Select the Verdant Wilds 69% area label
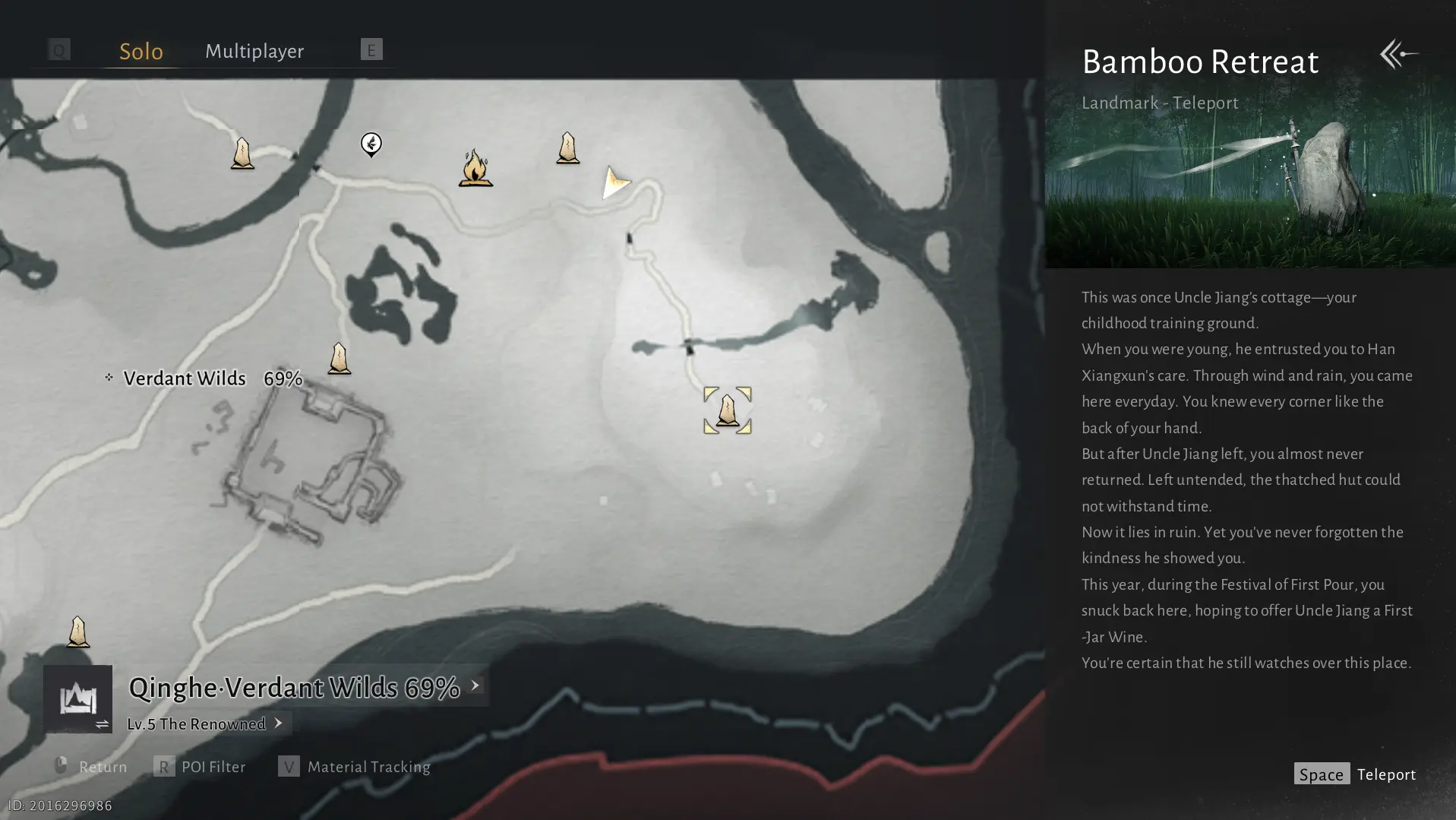The height and width of the screenshot is (820, 1456). tap(204, 378)
